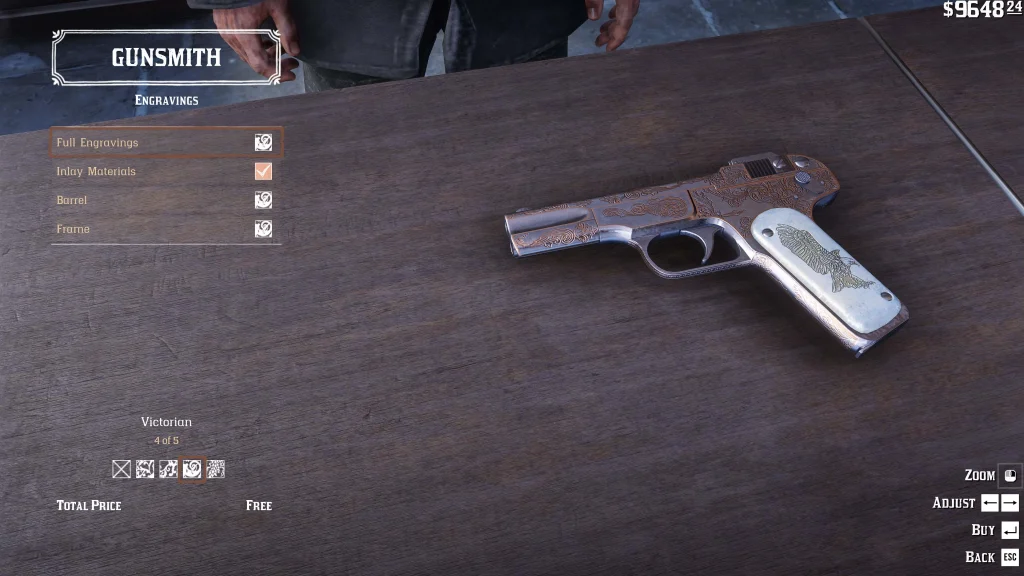Choose the Barrel engraving row
The width and height of the screenshot is (1024, 576).
[x=166, y=200]
